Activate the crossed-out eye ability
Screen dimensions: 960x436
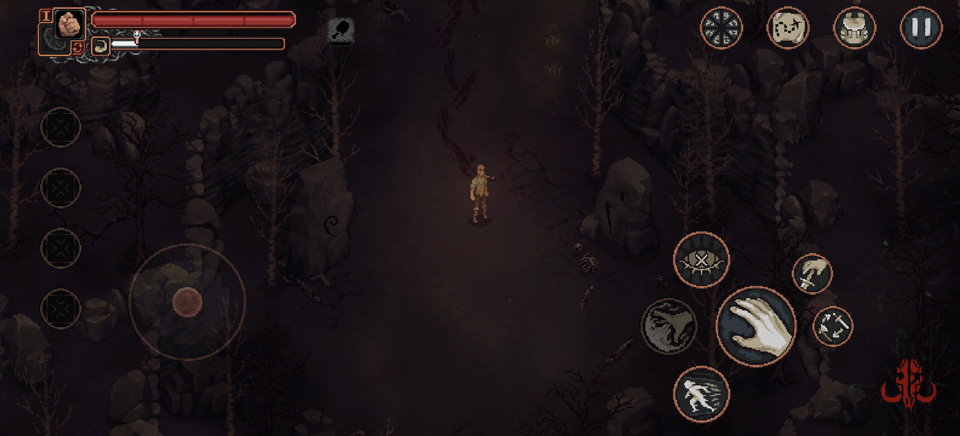tap(701, 260)
